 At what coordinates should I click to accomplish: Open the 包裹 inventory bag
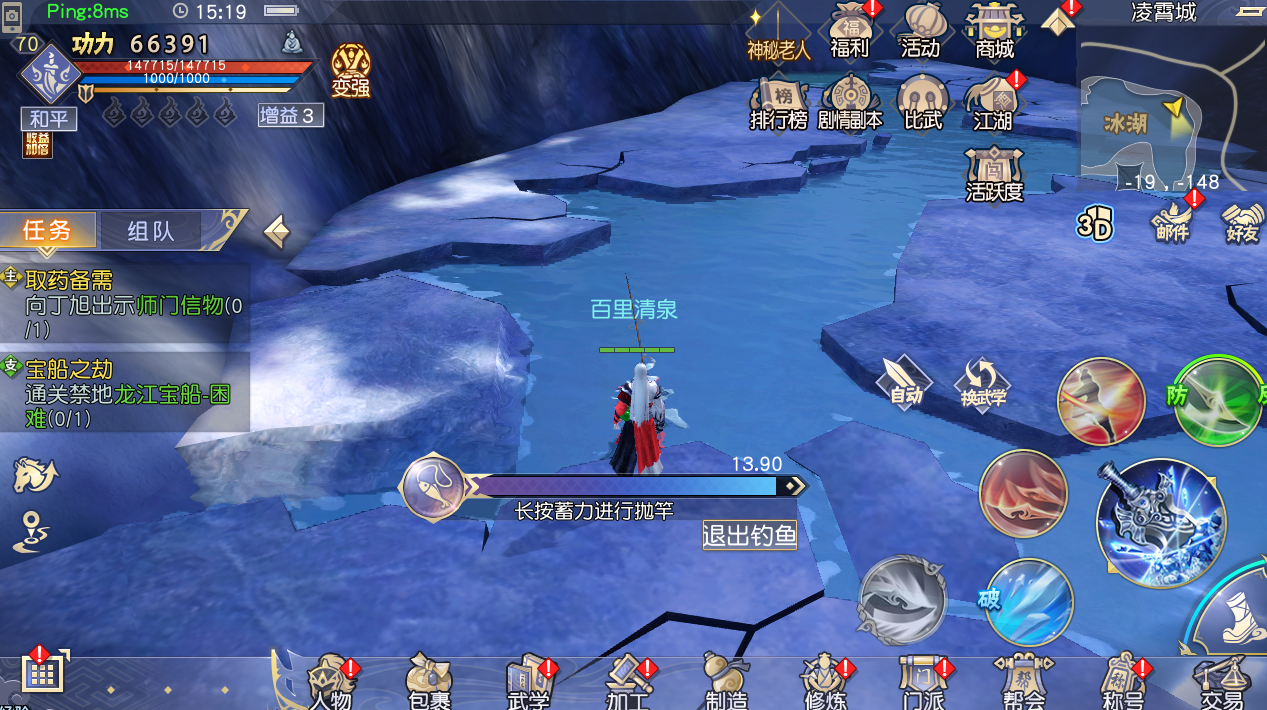(429, 682)
